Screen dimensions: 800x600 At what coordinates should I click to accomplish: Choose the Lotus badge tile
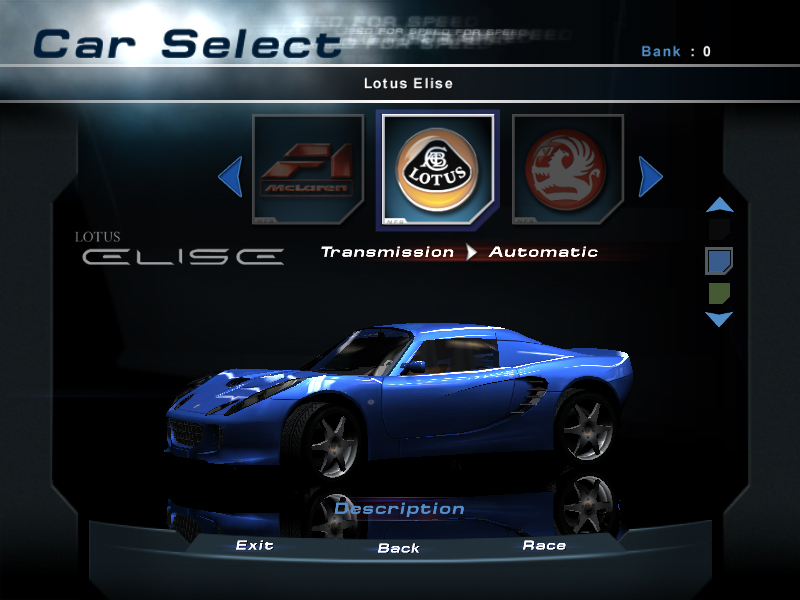click(x=437, y=168)
